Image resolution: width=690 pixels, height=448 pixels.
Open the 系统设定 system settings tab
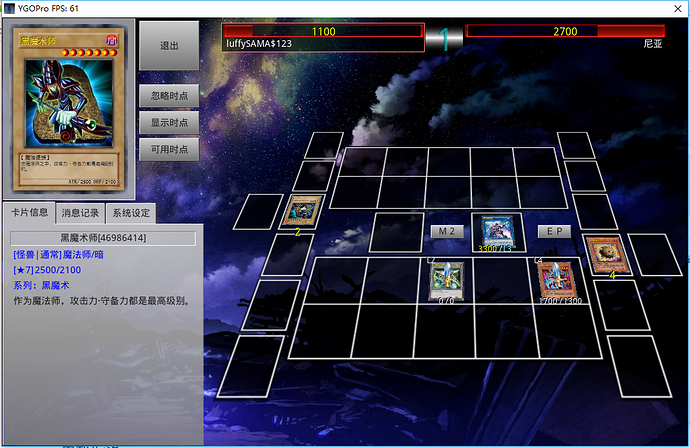(x=131, y=212)
